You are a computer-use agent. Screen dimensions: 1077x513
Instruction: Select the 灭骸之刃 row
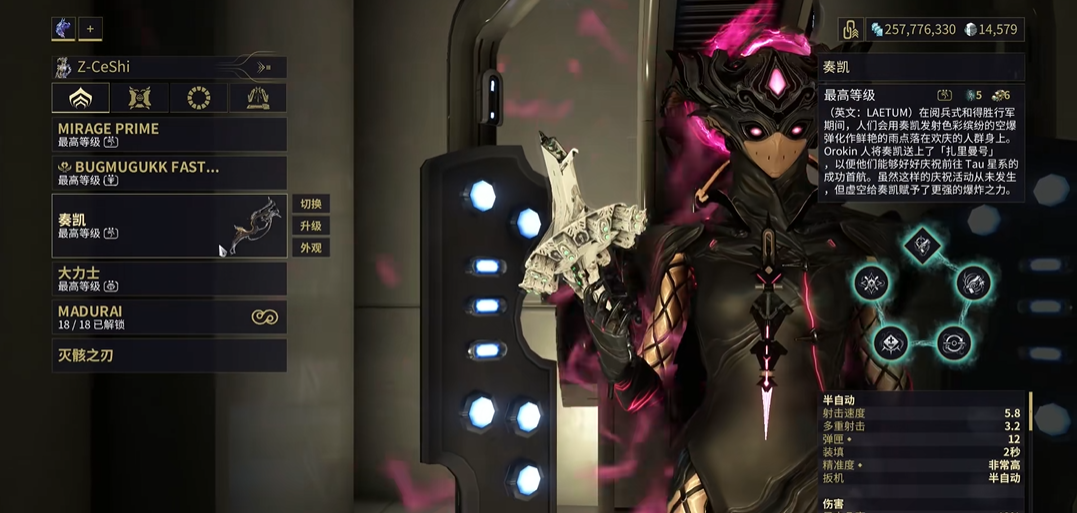(x=169, y=355)
